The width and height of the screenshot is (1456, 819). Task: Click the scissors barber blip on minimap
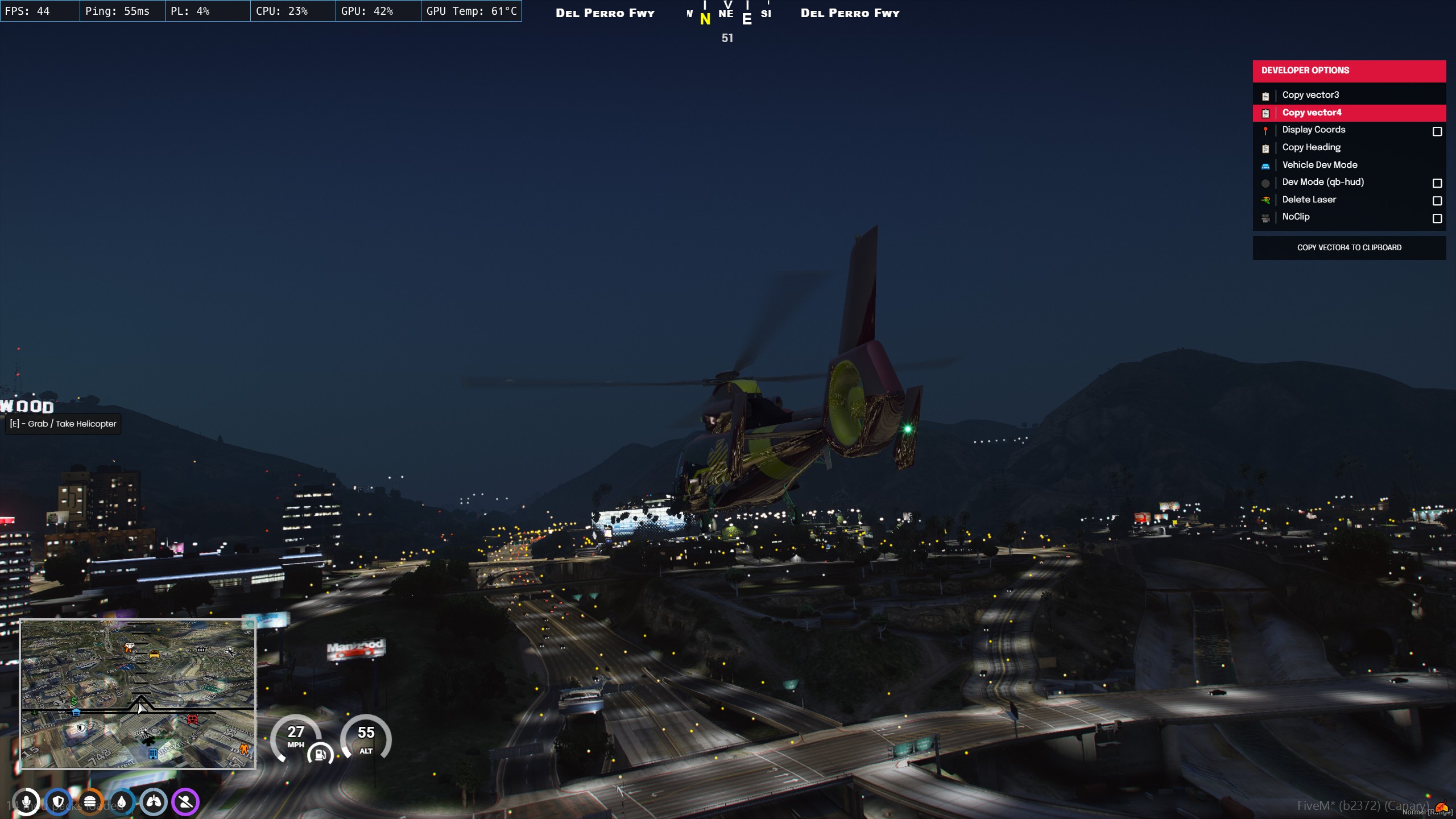pos(230,651)
